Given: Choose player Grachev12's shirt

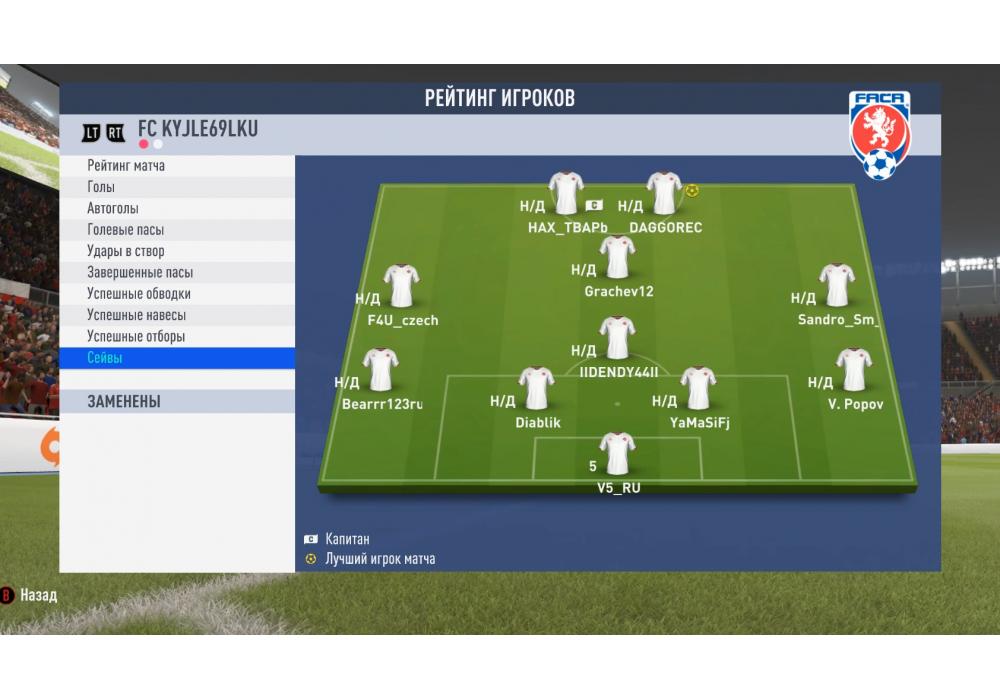Looking at the screenshot, I should [x=617, y=257].
